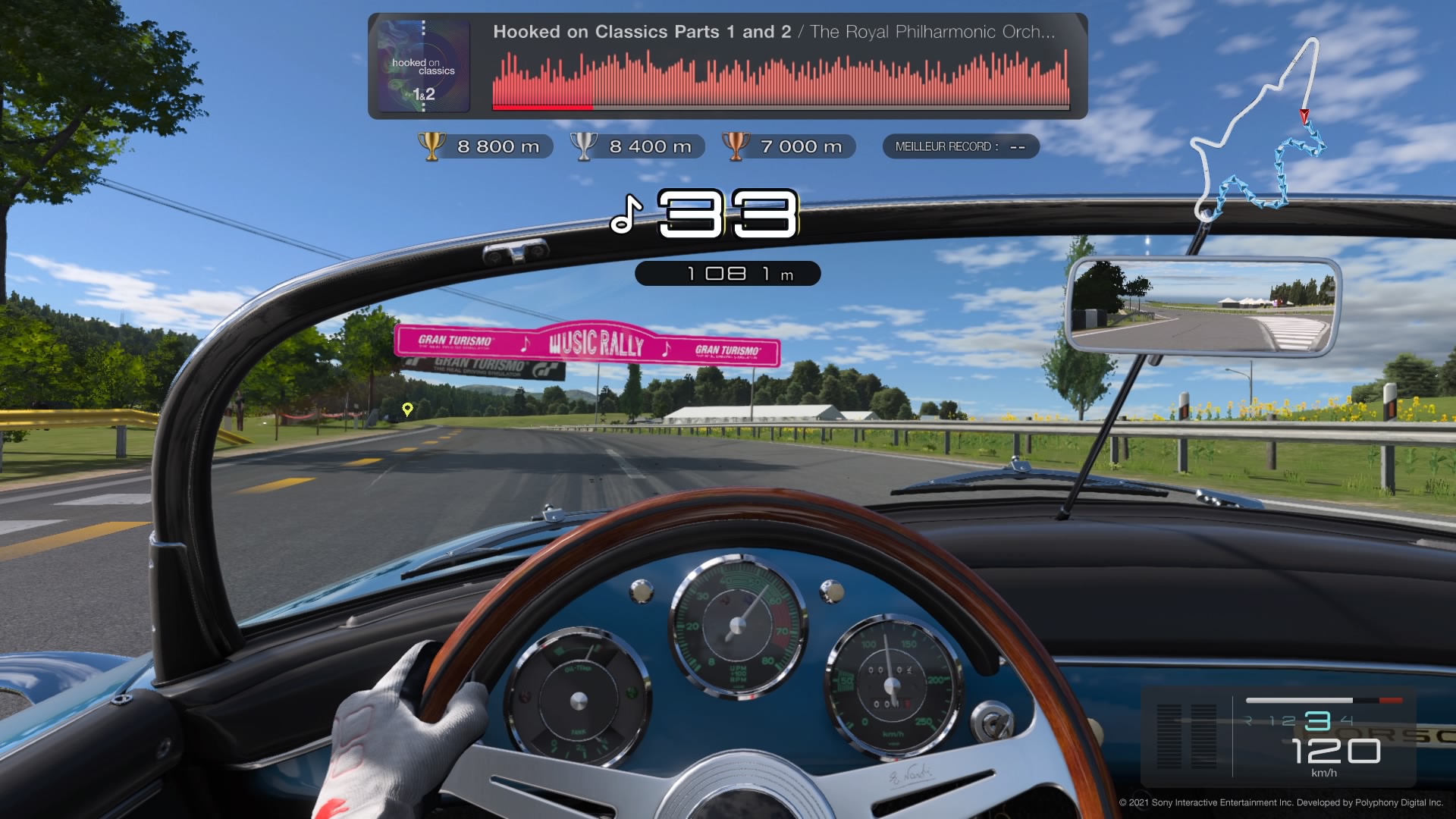Select the gold trophy 8 800 m target
This screenshot has height=819, width=1456.
(485, 146)
